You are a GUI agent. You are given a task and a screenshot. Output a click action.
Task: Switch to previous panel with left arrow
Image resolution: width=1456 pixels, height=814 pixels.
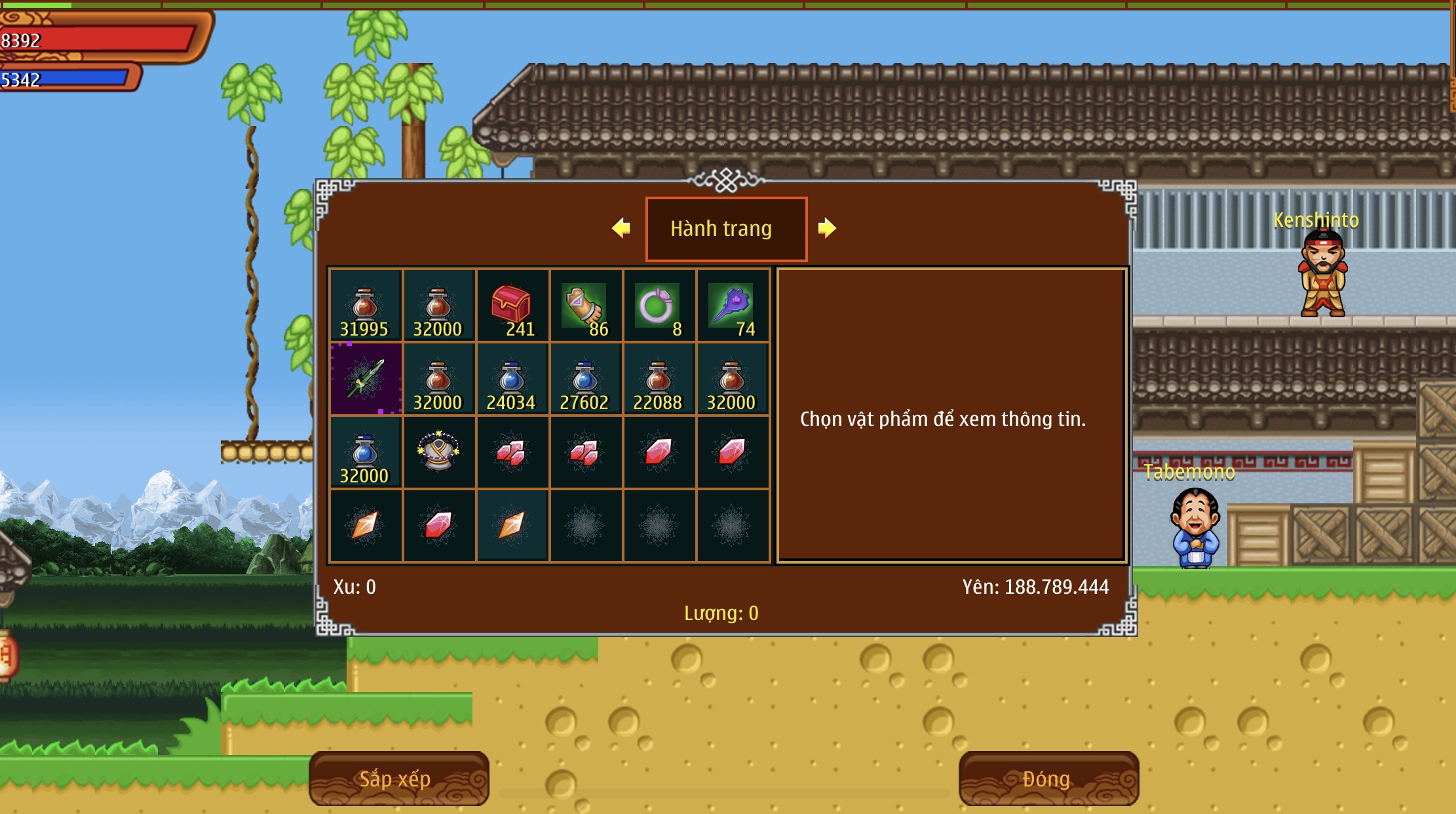(x=621, y=228)
